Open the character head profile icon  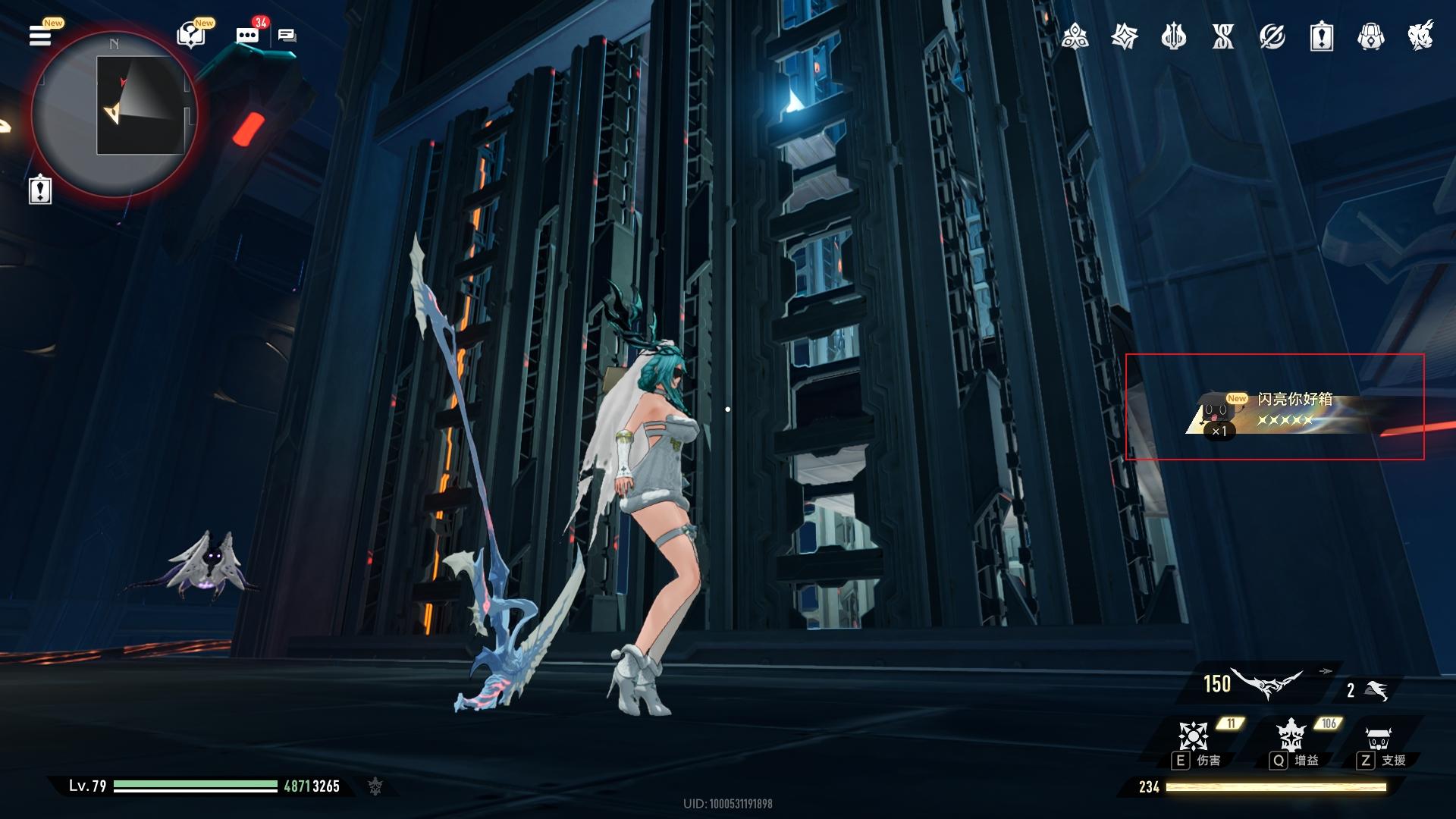click(1420, 36)
